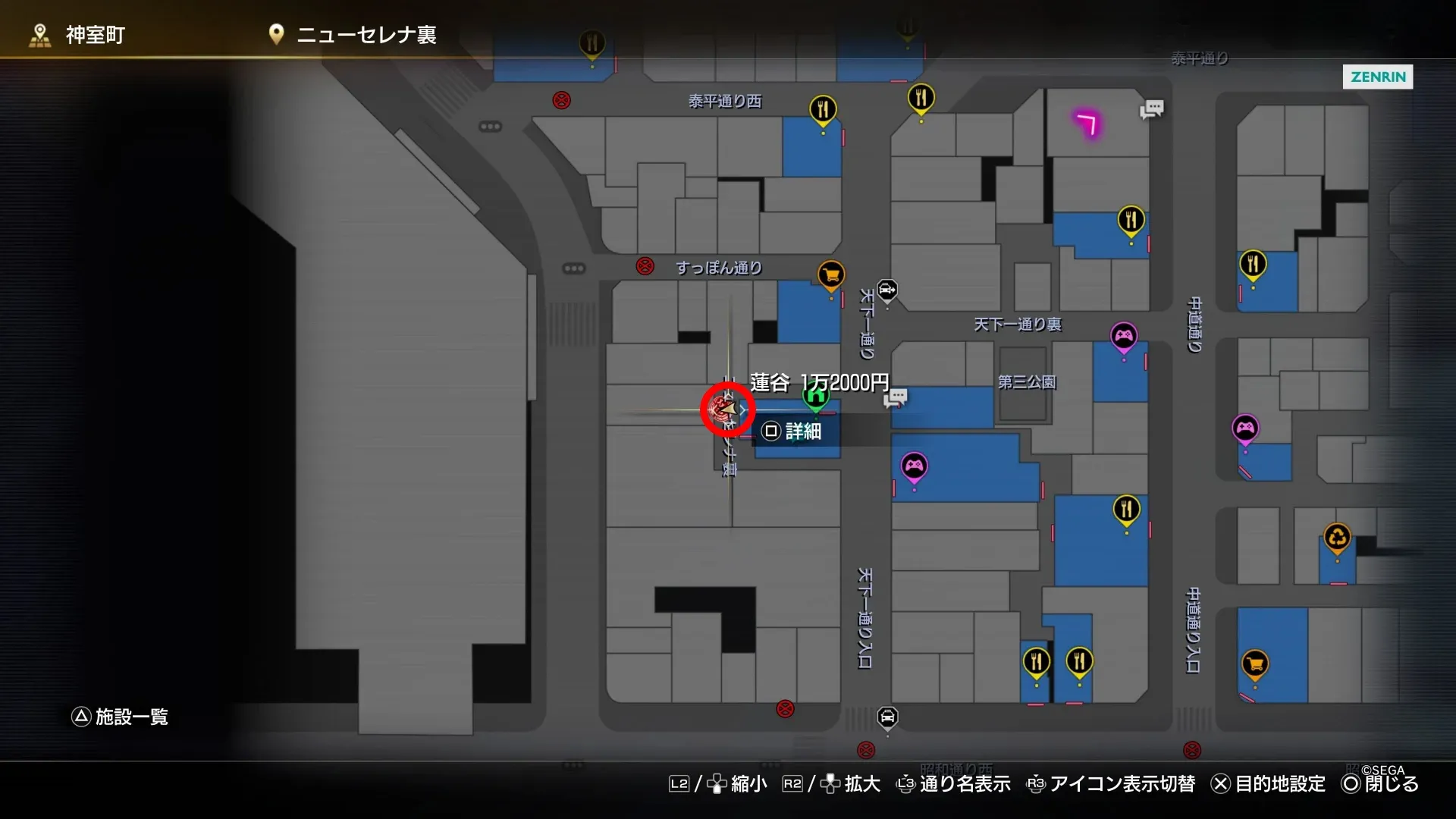Click the 神室町 area label

tap(96, 34)
